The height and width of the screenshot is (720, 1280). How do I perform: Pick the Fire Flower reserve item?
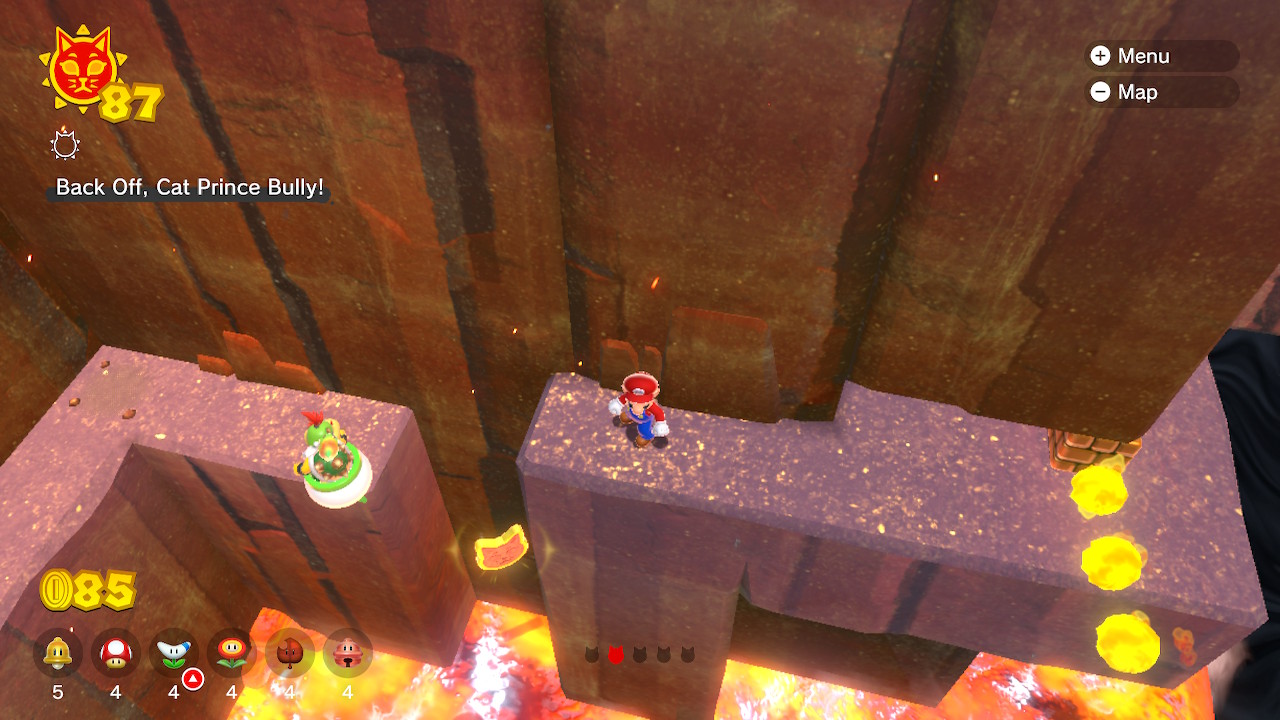pos(232,654)
